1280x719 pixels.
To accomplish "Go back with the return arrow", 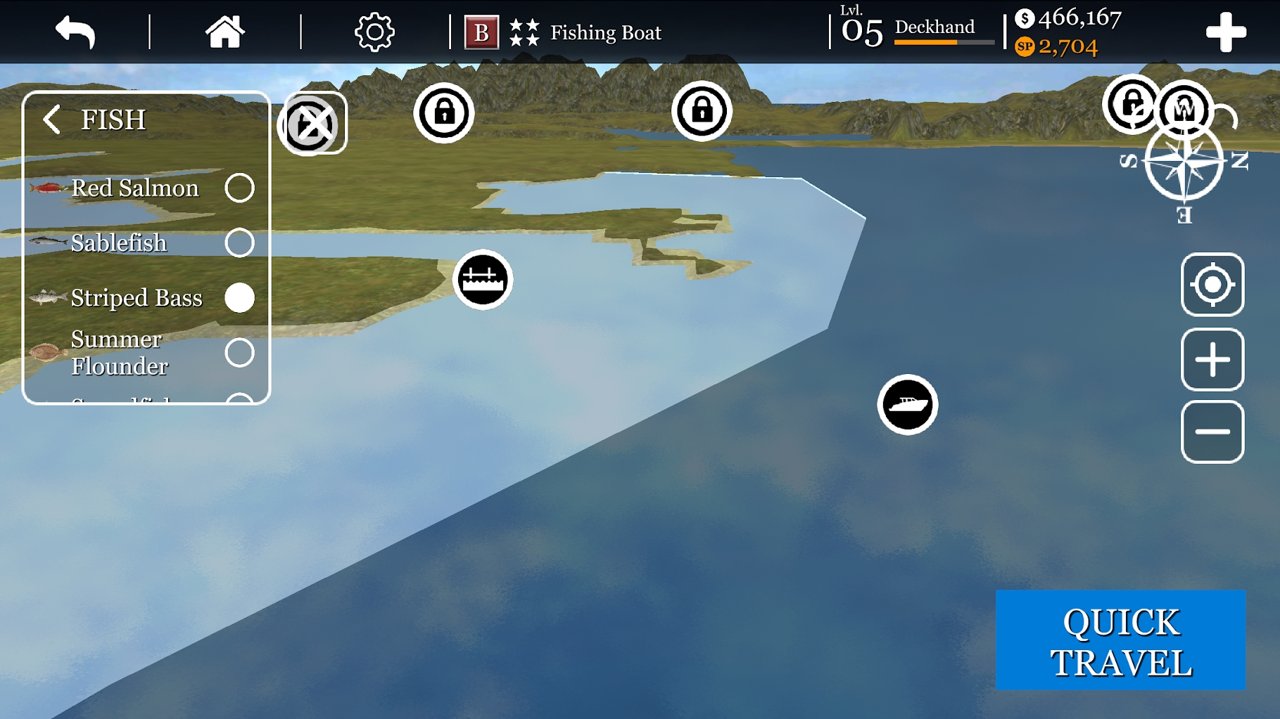I will click(x=75, y=32).
